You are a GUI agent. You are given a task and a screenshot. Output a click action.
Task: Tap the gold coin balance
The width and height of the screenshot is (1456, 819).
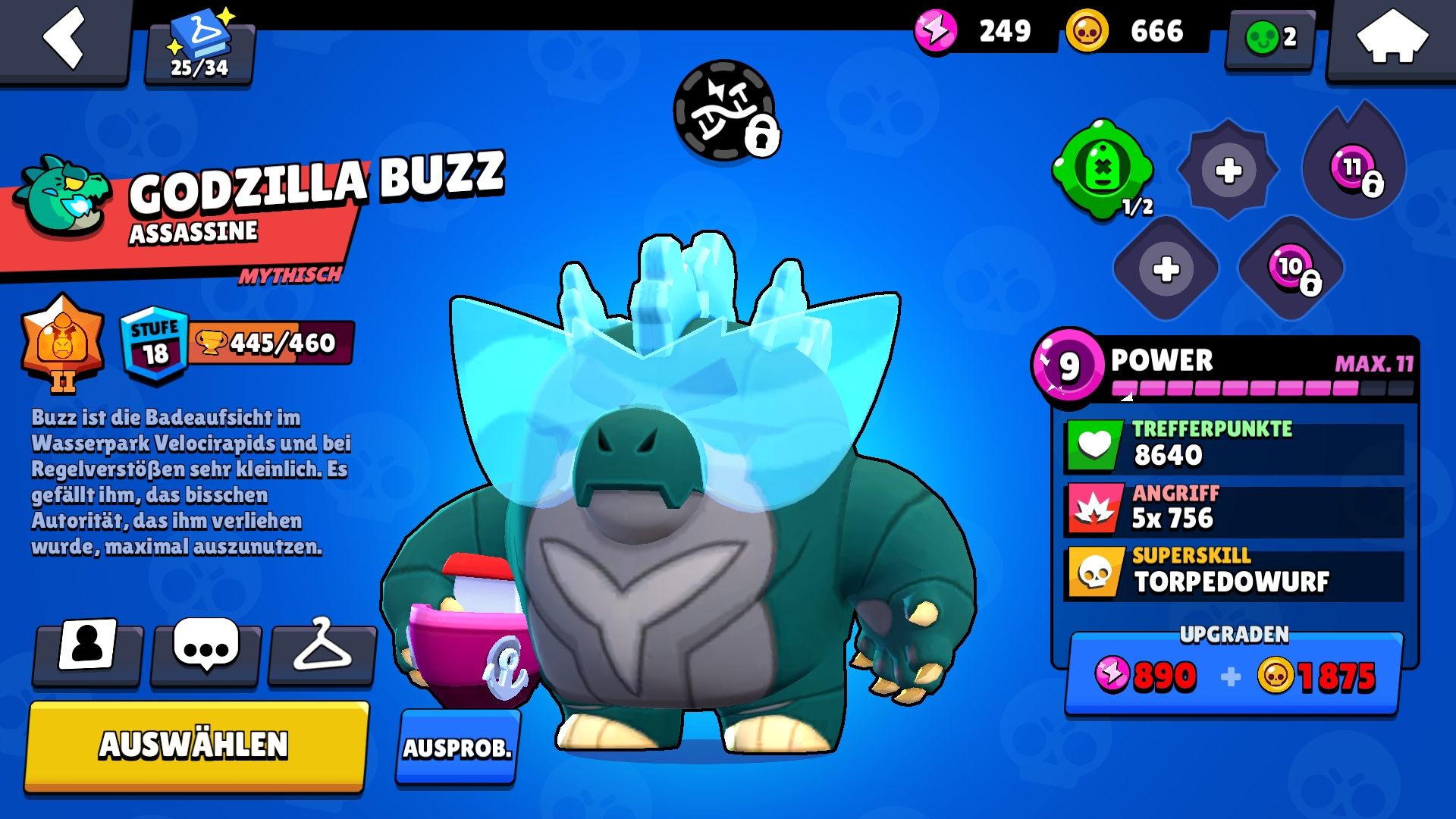point(1134,32)
